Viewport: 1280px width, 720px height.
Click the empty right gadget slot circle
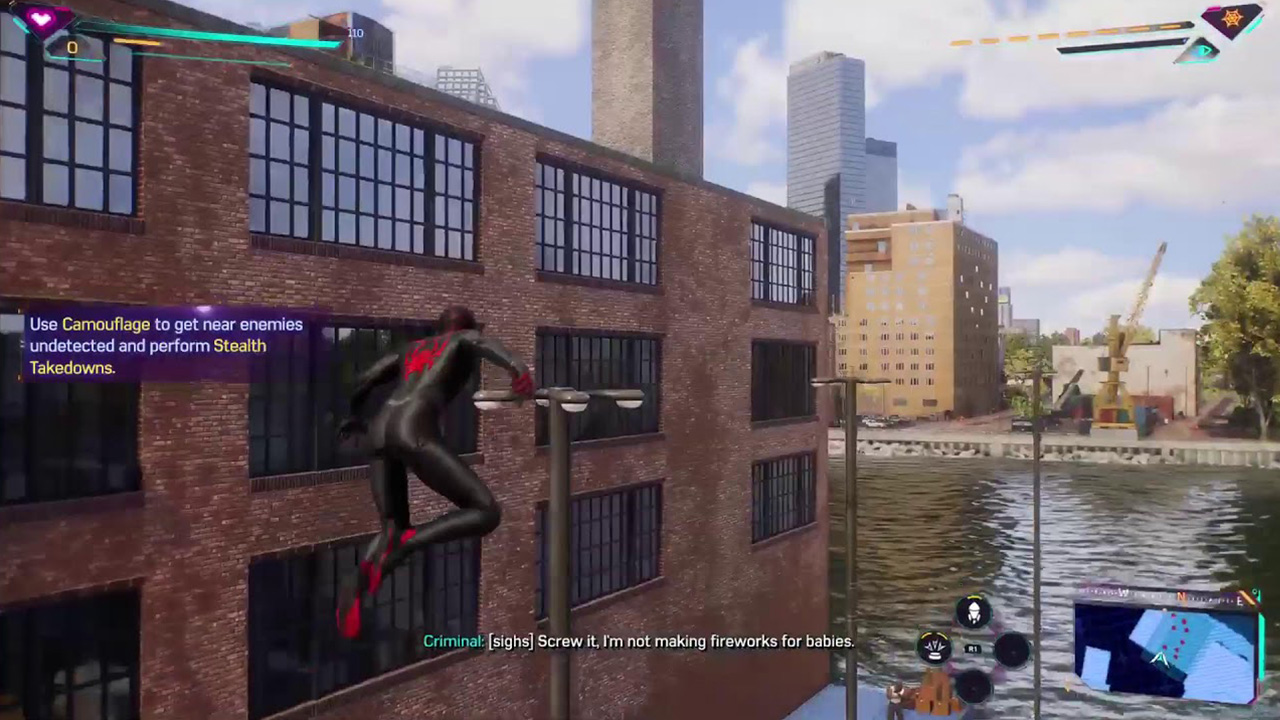[1013, 651]
